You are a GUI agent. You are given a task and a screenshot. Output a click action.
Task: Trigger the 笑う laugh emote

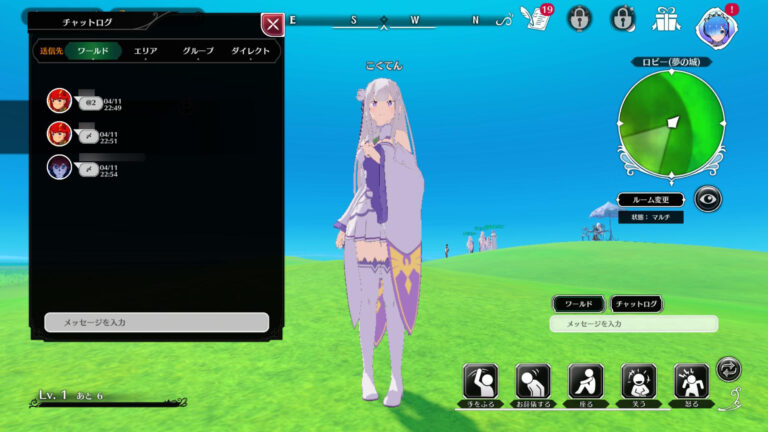[x=638, y=382]
